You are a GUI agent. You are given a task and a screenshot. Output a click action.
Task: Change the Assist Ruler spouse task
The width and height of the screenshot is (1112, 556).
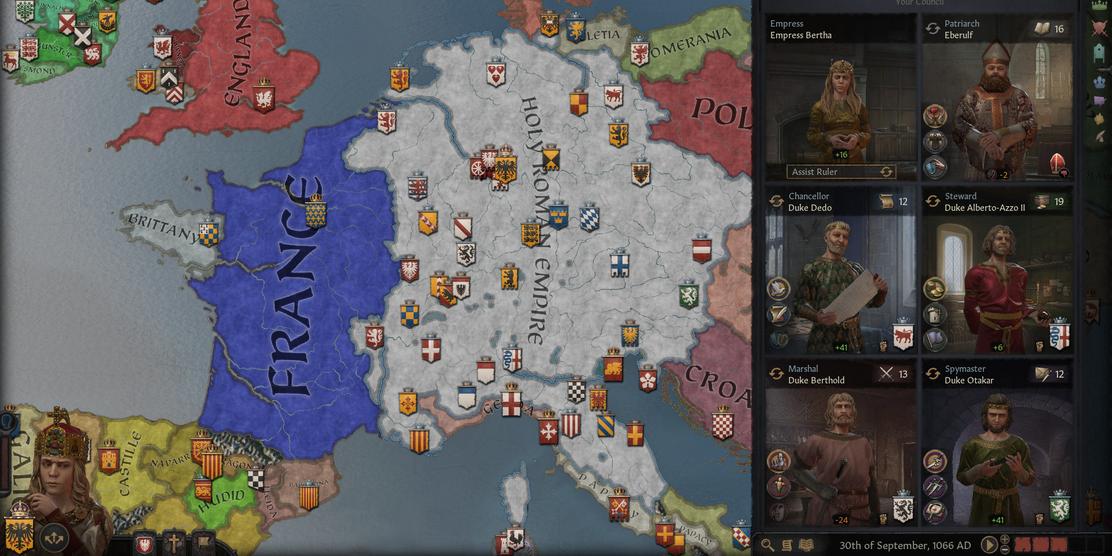tap(885, 172)
